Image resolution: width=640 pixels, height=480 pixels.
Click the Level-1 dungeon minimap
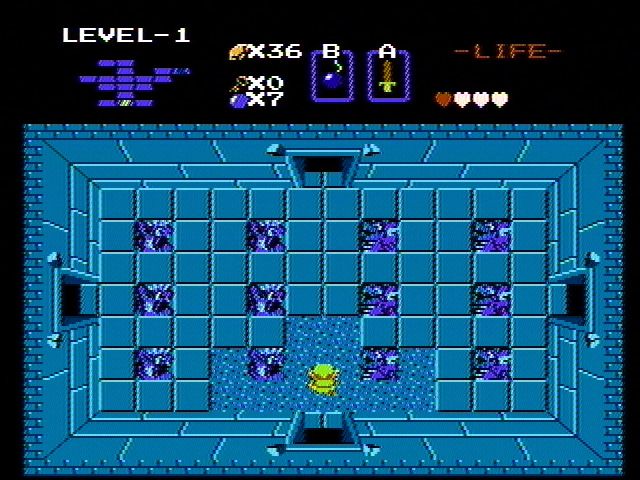pyautogui.click(x=133, y=83)
